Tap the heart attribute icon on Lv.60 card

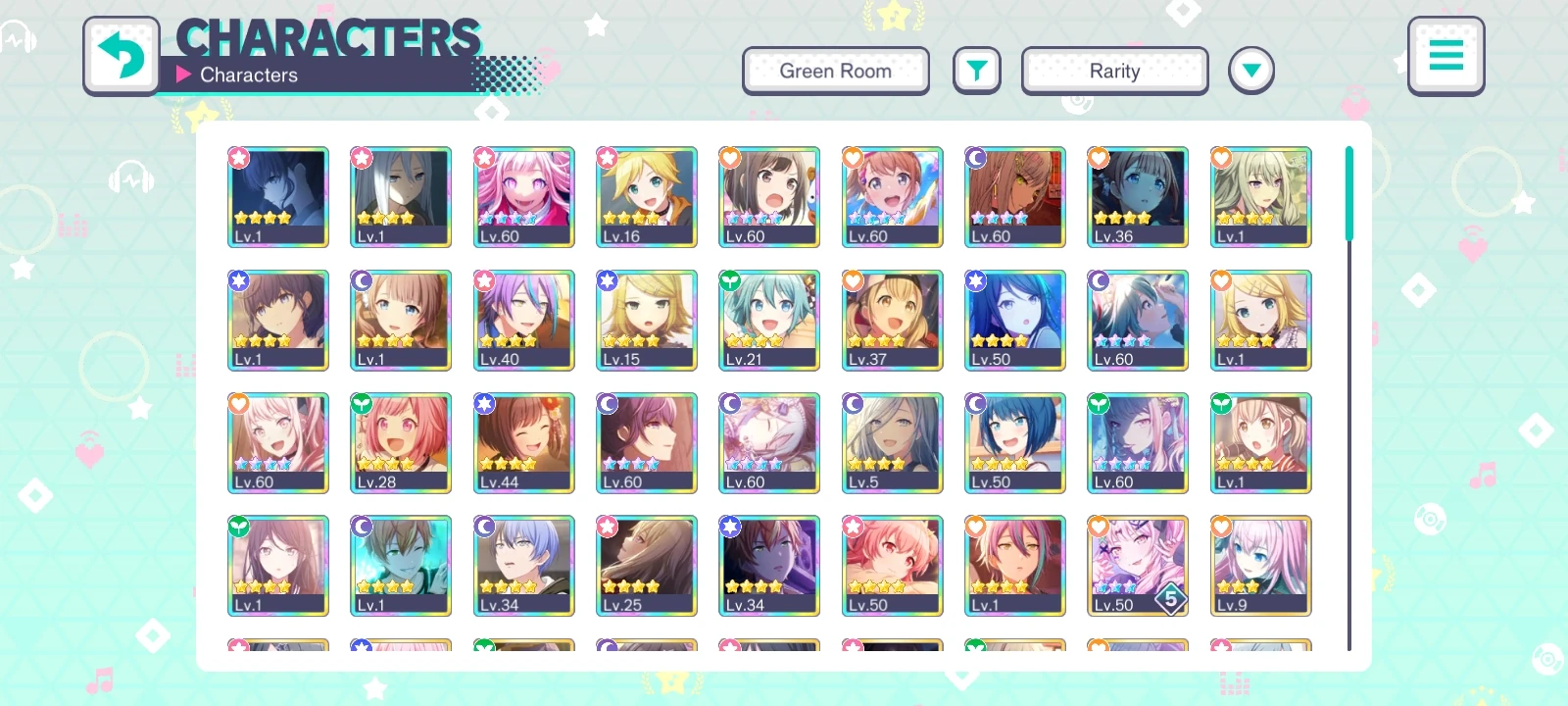click(729, 158)
